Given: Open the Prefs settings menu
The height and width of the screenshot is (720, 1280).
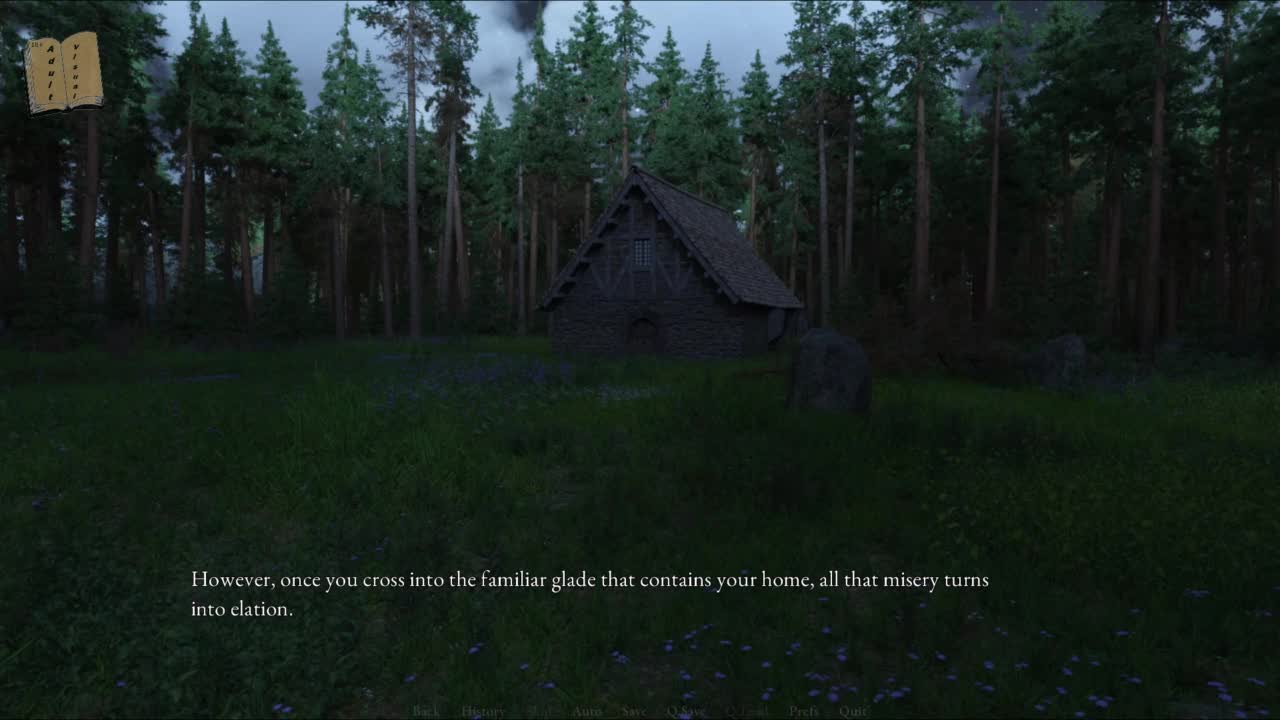Looking at the screenshot, I should (804, 711).
